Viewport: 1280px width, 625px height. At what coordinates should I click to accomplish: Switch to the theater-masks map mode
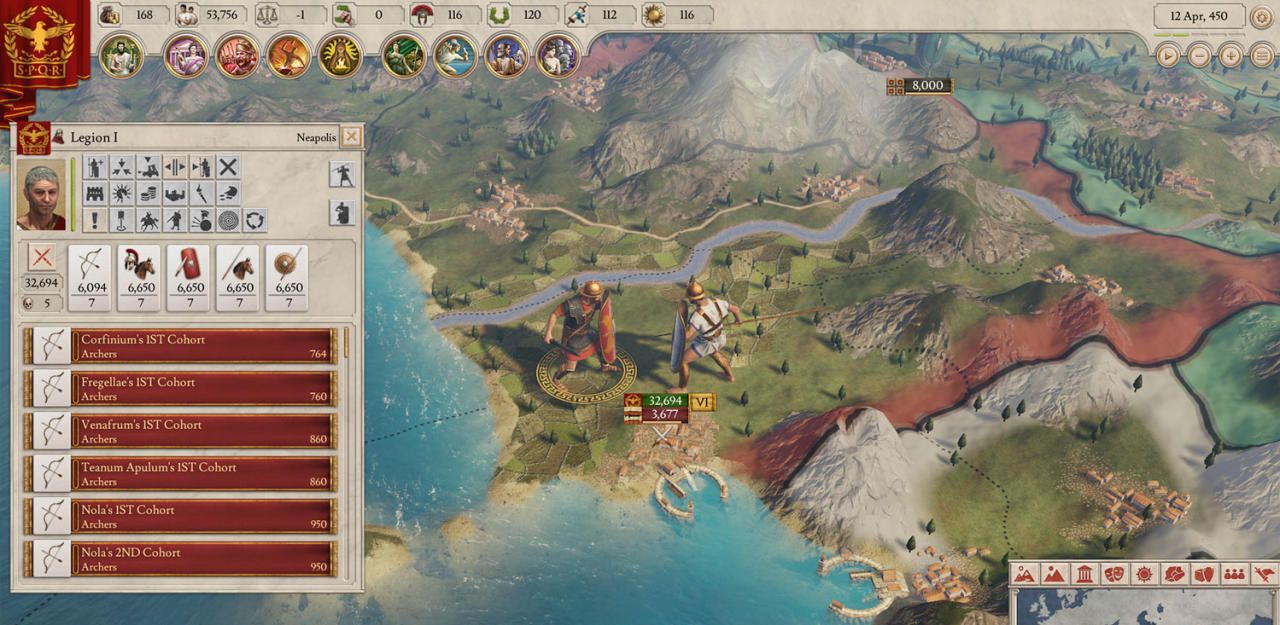[1114, 575]
